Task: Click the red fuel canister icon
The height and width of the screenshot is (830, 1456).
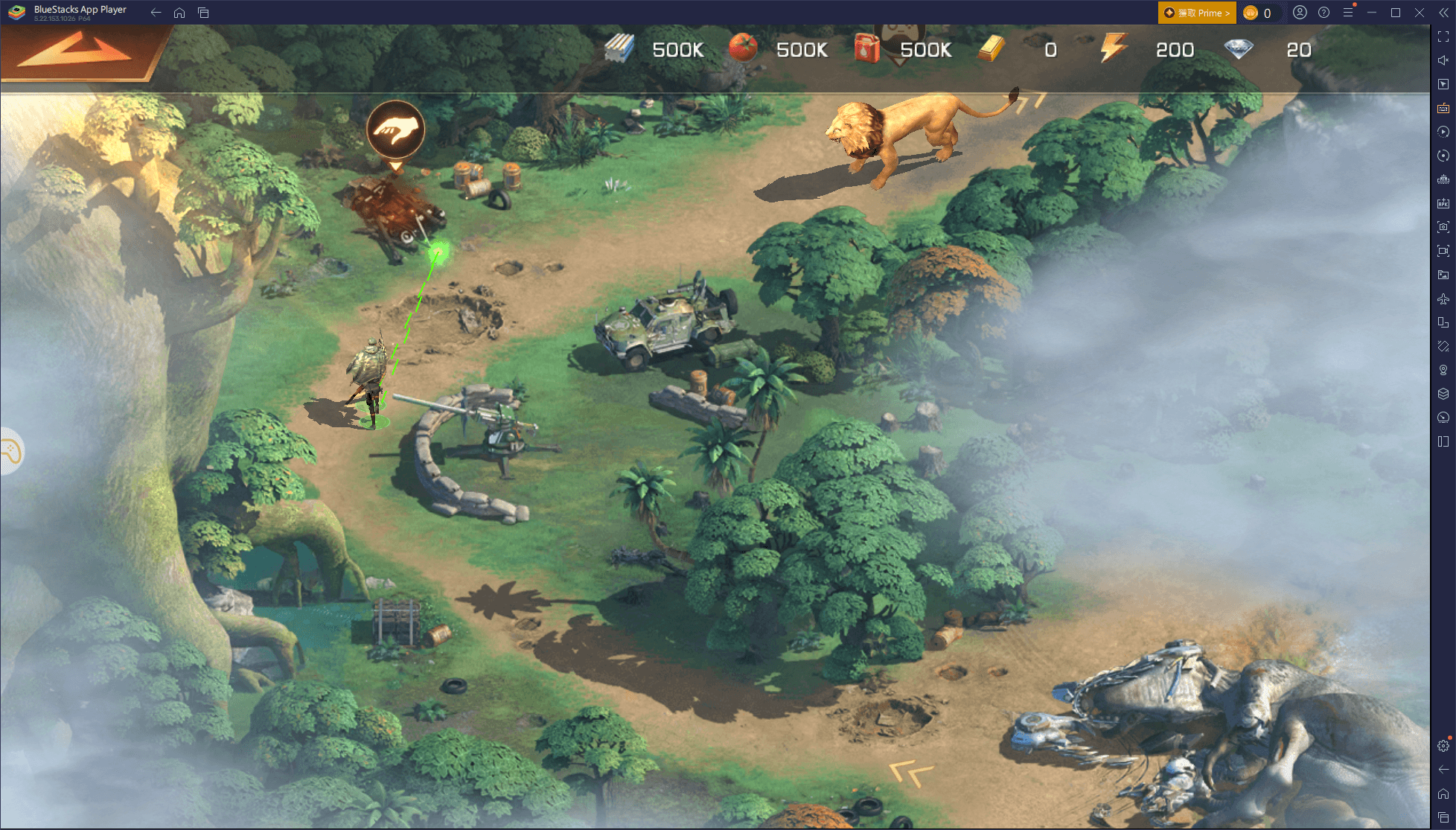Action: [x=866, y=49]
